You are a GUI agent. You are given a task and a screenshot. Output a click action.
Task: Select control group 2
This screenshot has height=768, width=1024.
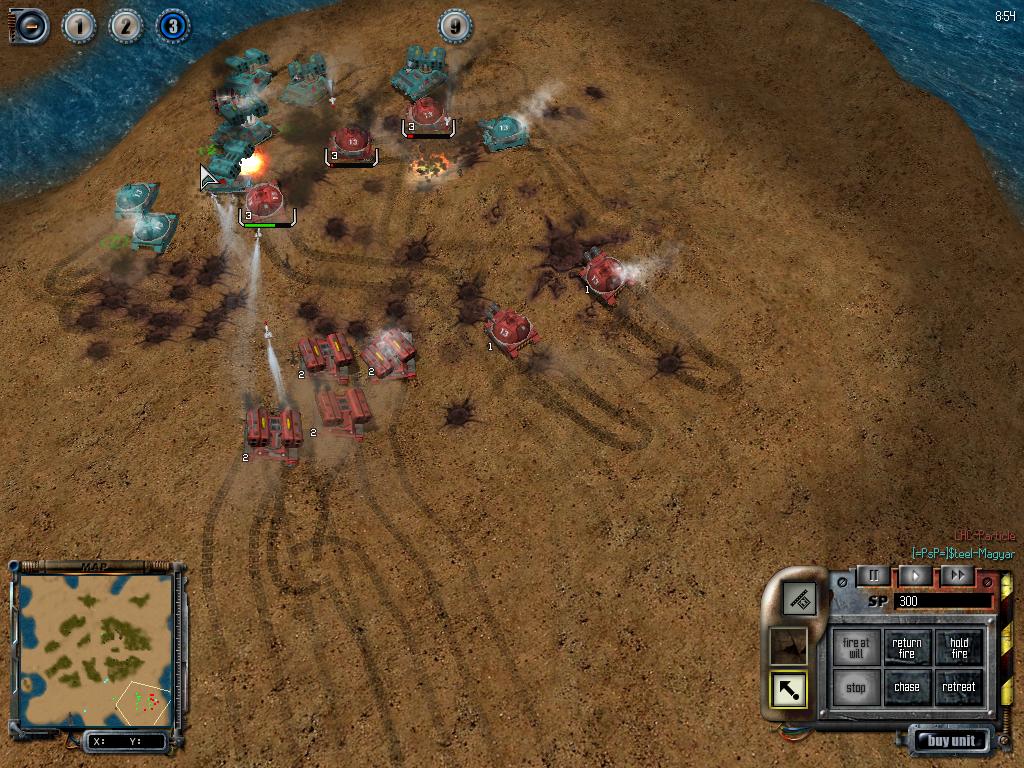click(x=126, y=26)
